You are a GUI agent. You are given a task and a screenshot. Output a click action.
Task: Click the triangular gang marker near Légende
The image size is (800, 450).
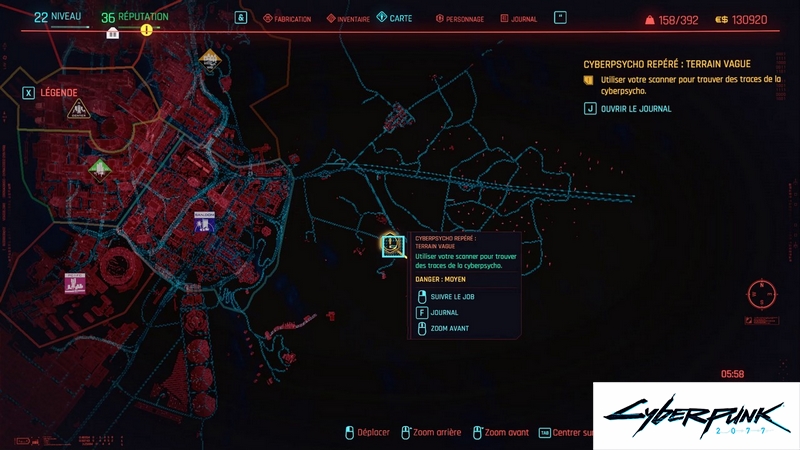pos(78,110)
